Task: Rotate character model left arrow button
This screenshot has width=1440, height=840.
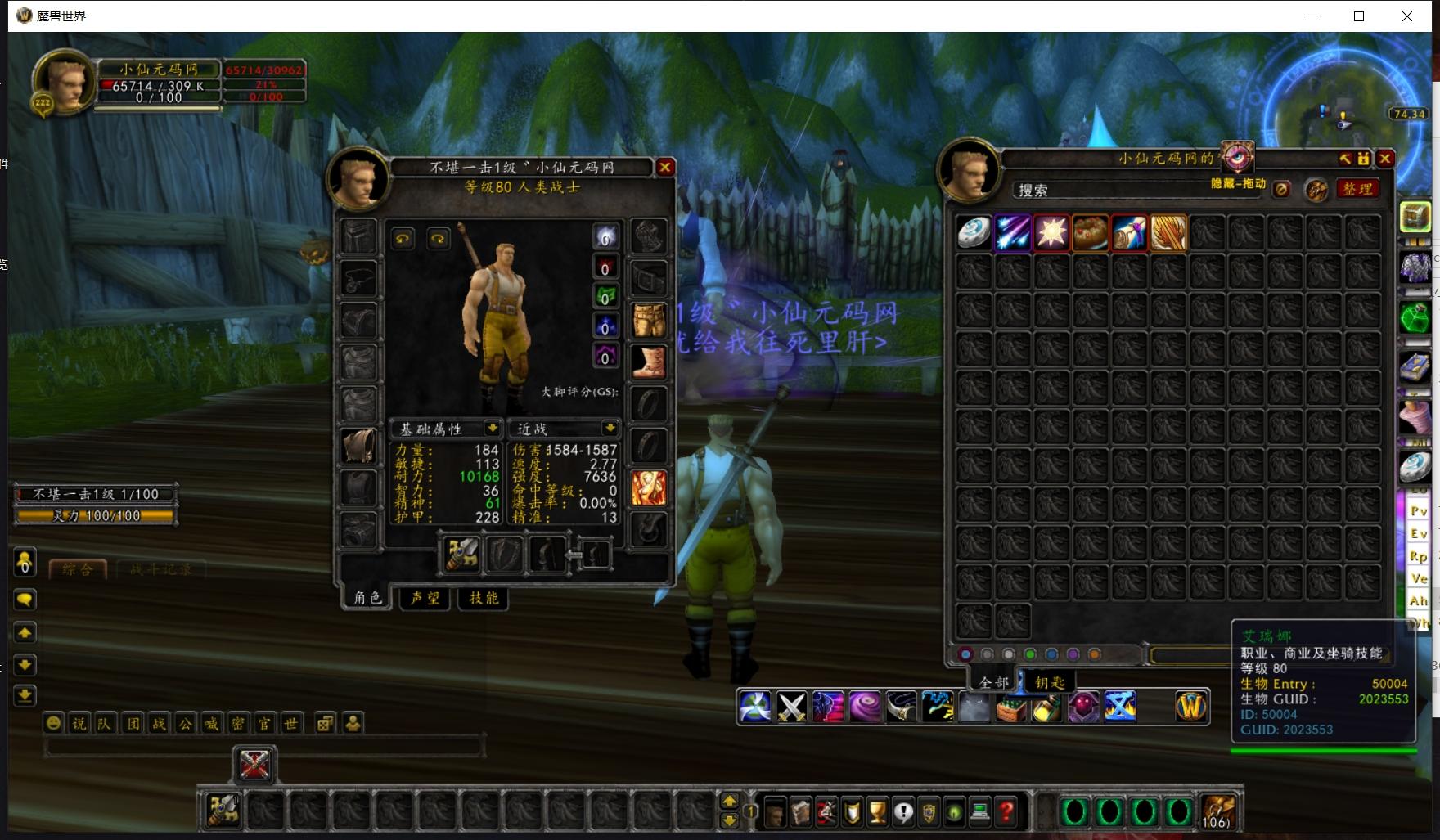Action: pos(403,239)
